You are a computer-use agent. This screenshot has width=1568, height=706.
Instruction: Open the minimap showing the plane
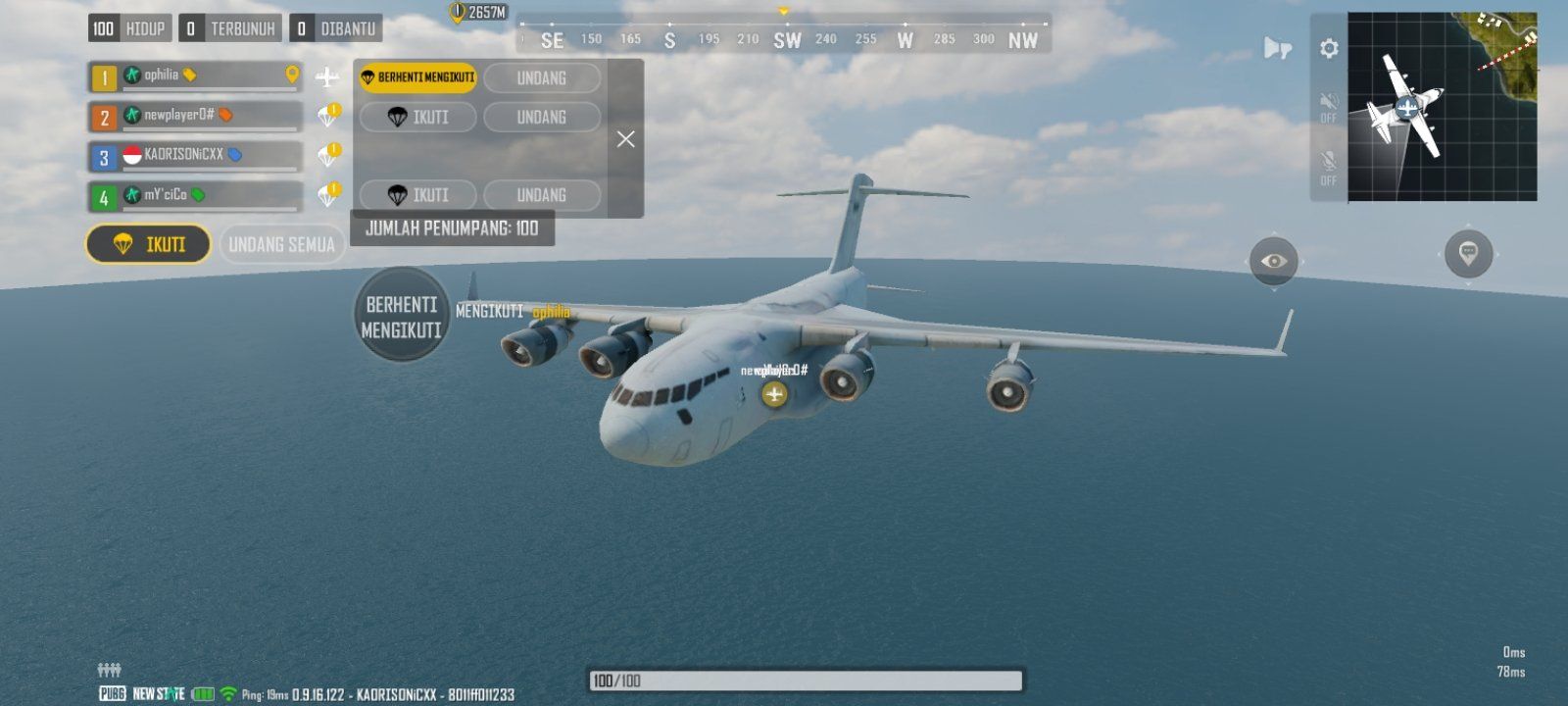pos(1442,107)
